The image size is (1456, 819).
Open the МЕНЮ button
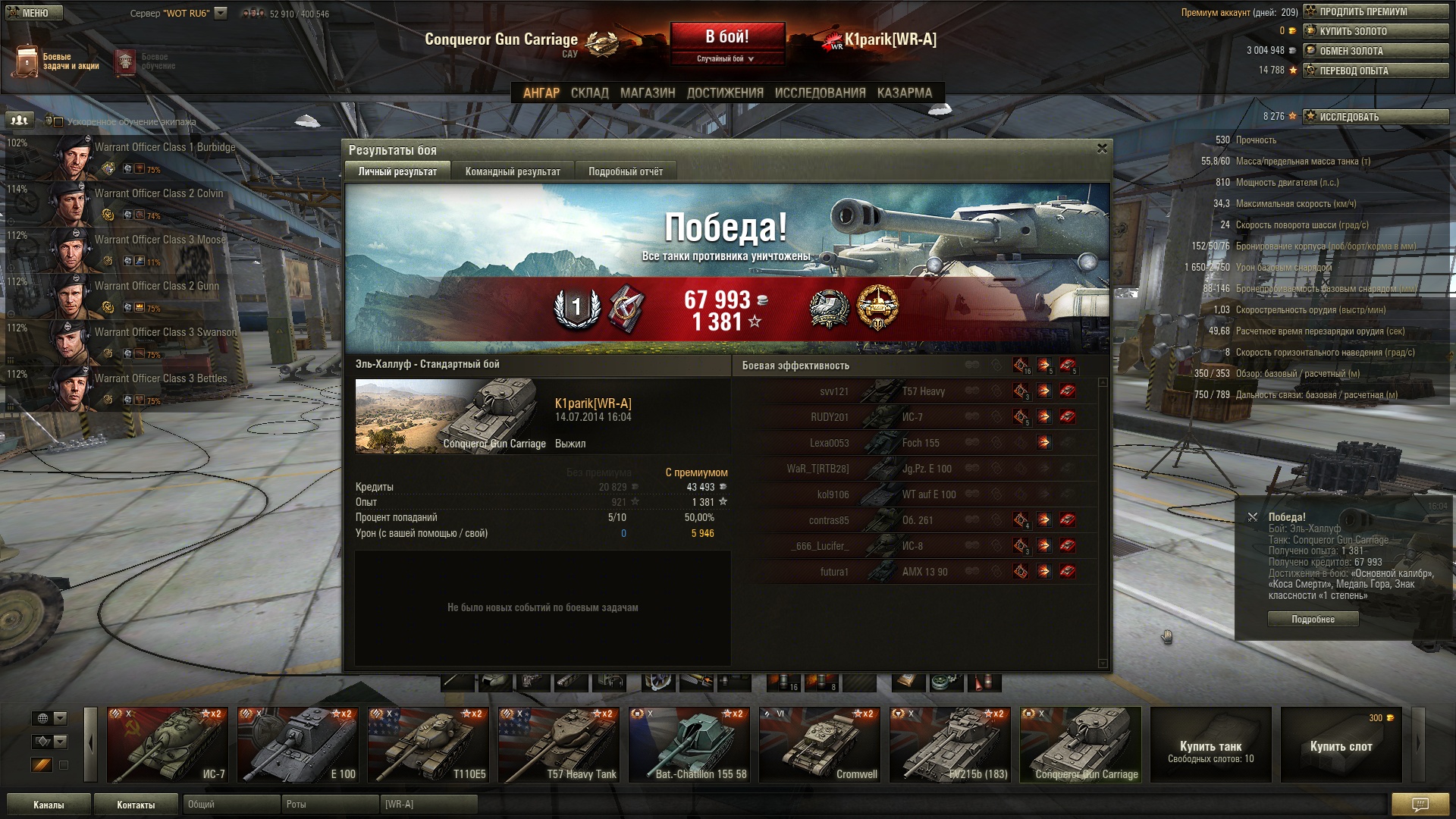(x=35, y=13)
